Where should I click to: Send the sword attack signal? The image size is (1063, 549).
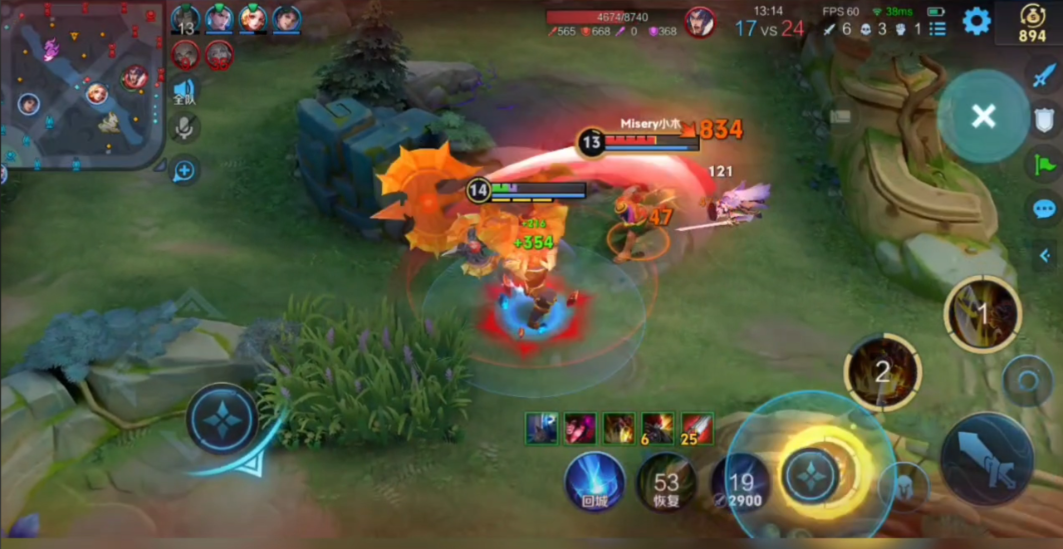(1045, 73)
